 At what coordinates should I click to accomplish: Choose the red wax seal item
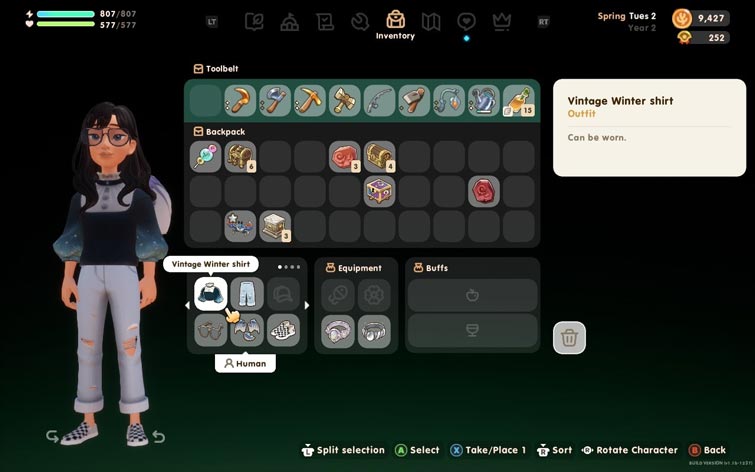tap(483, 191)
